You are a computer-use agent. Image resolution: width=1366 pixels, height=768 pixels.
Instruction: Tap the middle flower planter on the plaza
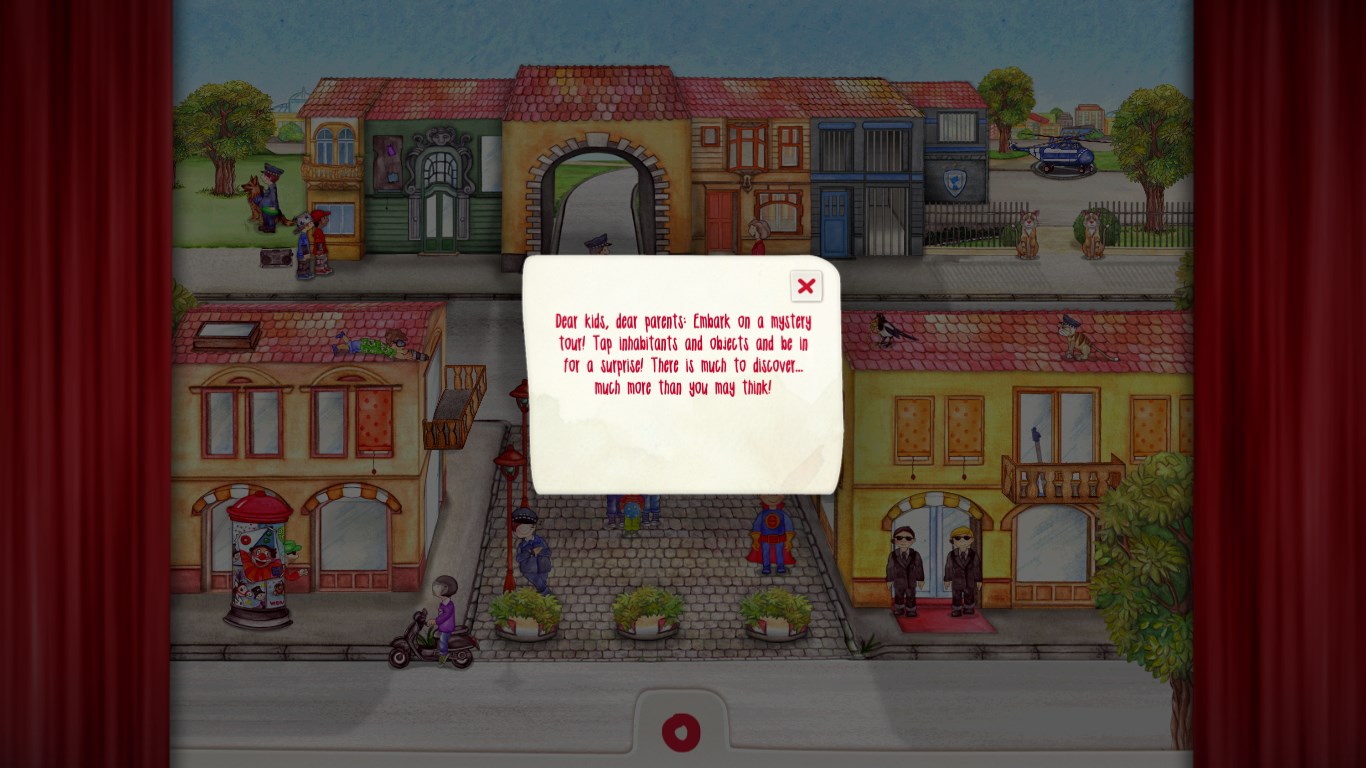(646, 615)
